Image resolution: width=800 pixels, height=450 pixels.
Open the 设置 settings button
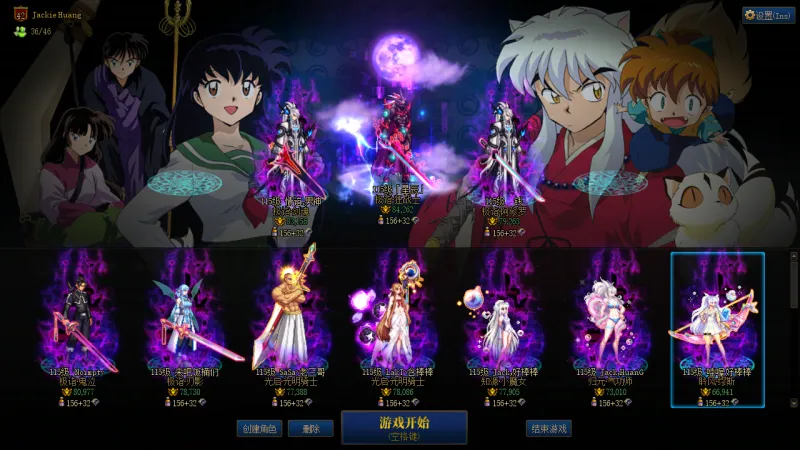coord(768,15)
